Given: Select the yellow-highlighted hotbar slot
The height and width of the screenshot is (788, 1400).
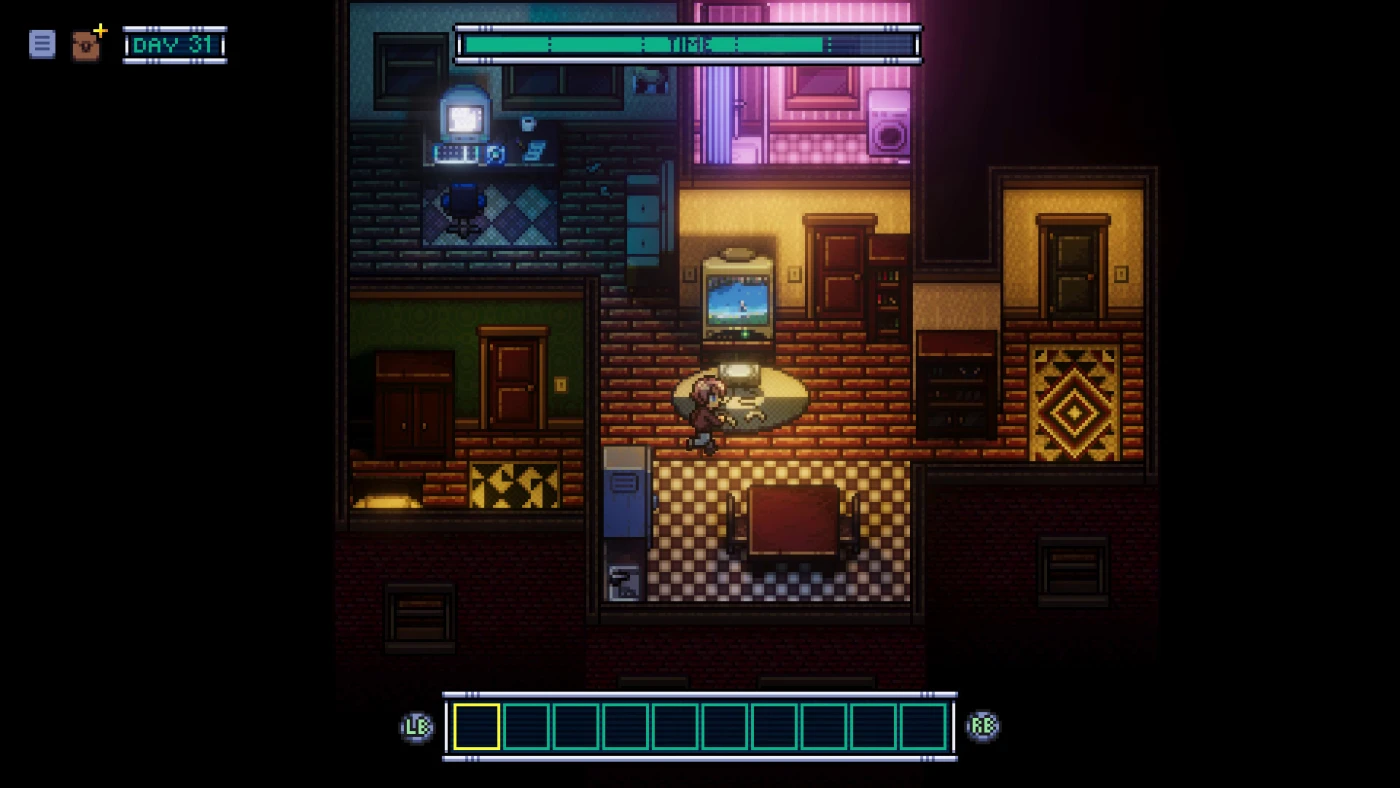Looking at the screenshot, I should coord(477,726).
